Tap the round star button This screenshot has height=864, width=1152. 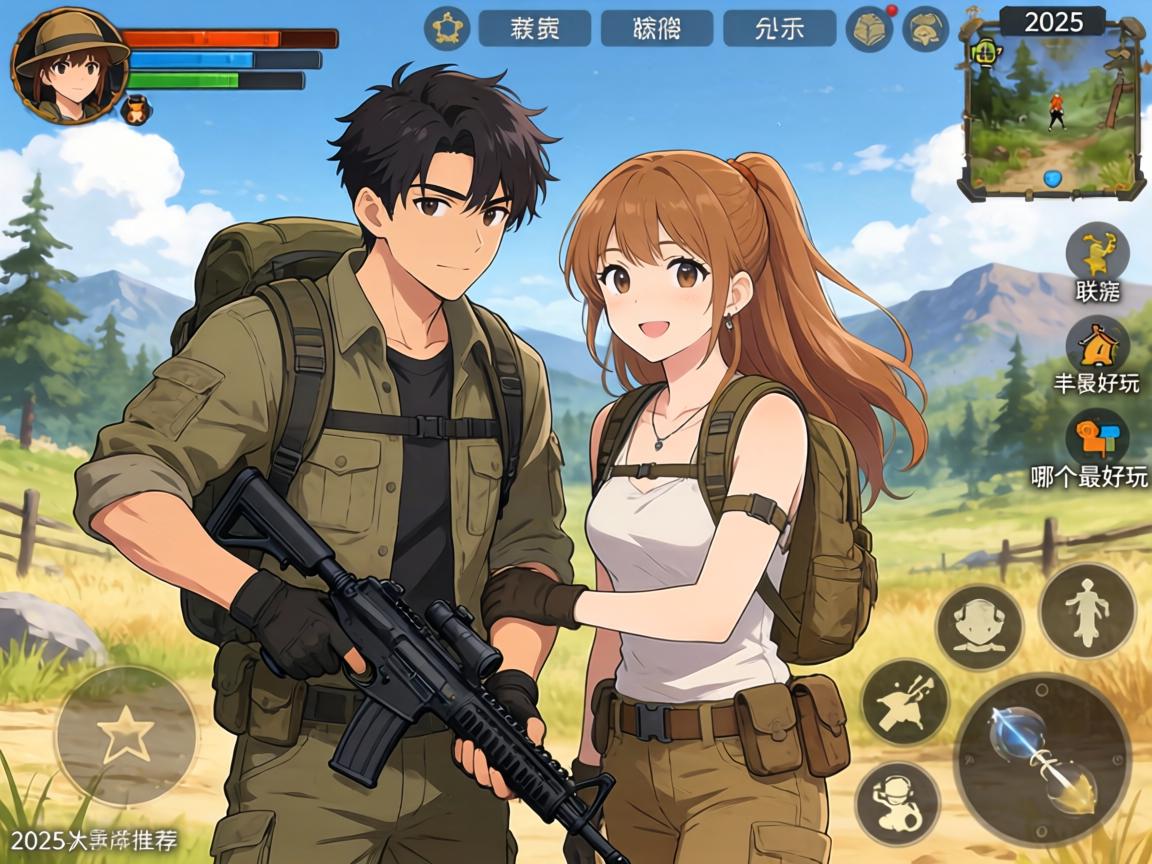pos(126,737)
